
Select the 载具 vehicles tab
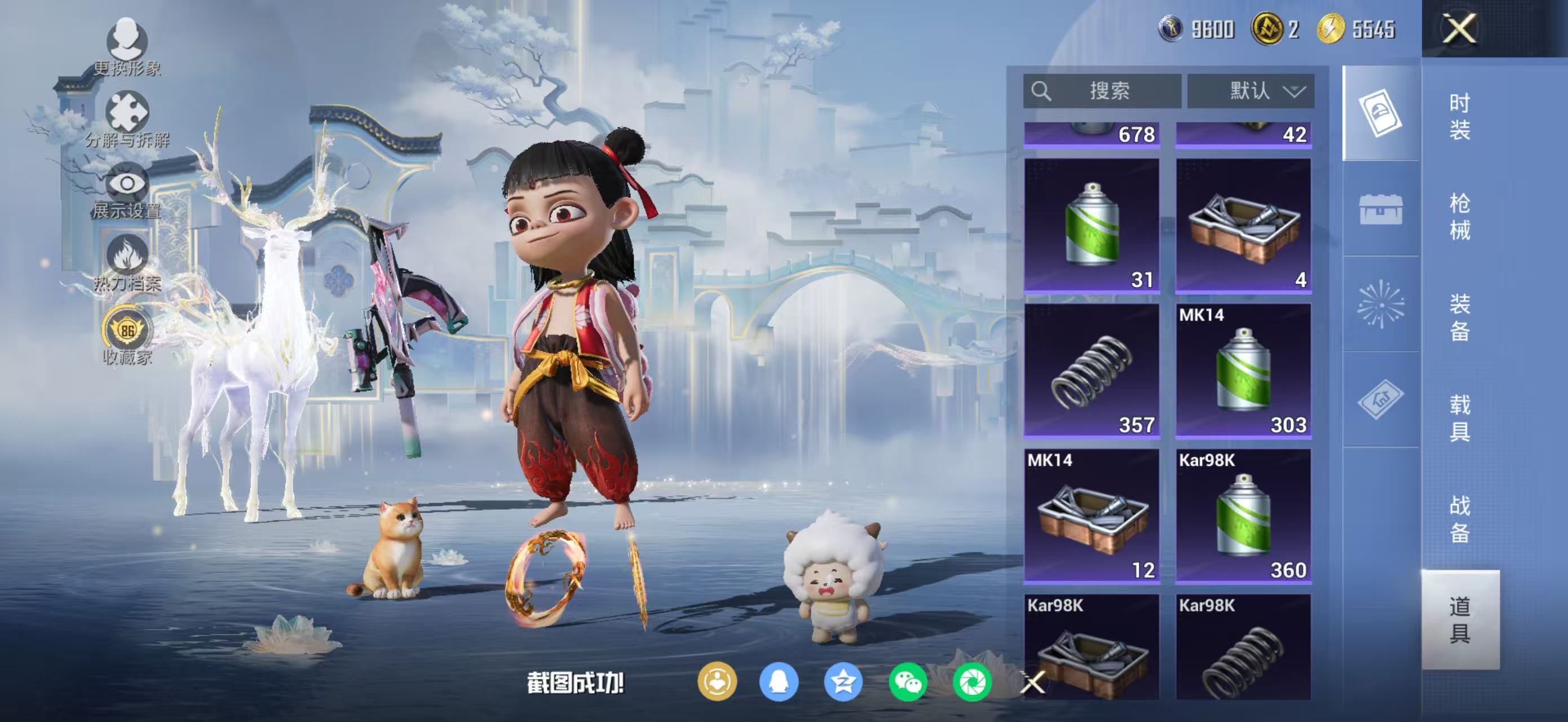click(1459, 417)
